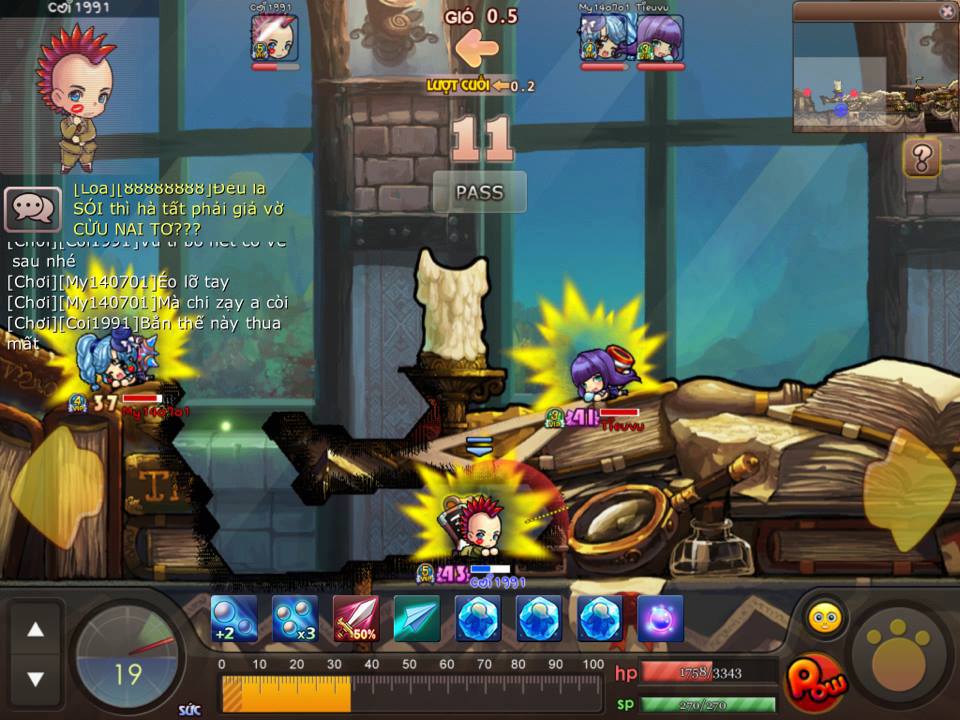The width and height of the screenshot is (960, 720).
Task: Close the minimap panel
Action: point(946,11)
